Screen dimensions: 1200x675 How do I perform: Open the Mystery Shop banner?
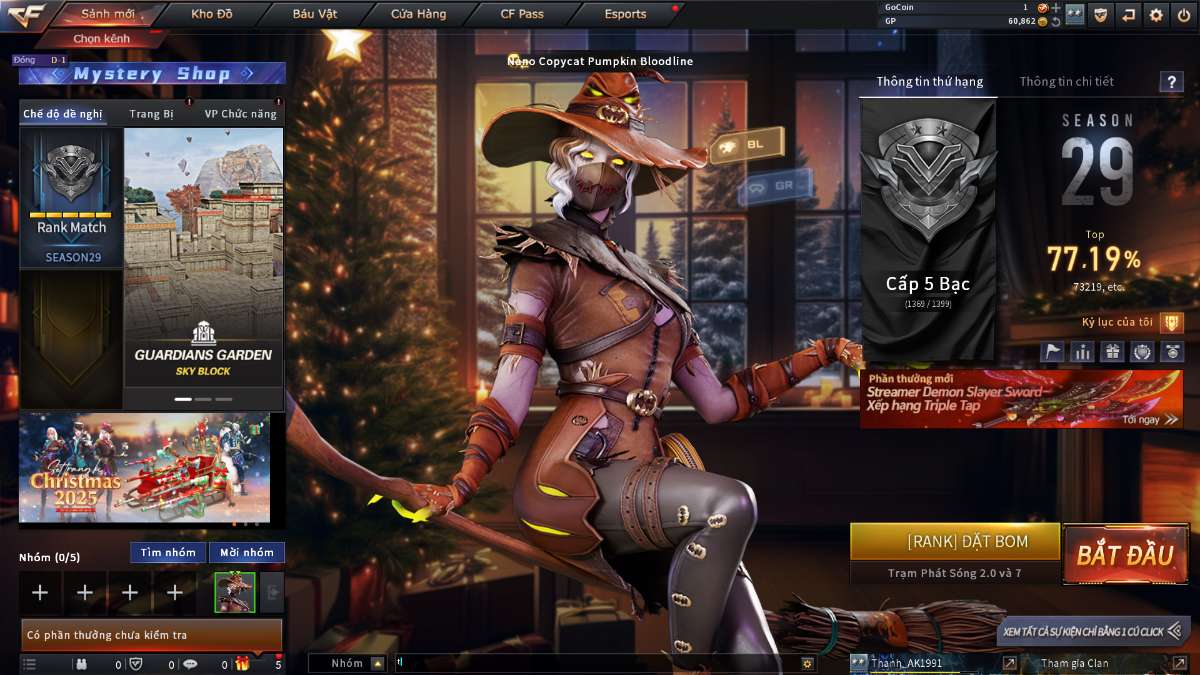152,74
